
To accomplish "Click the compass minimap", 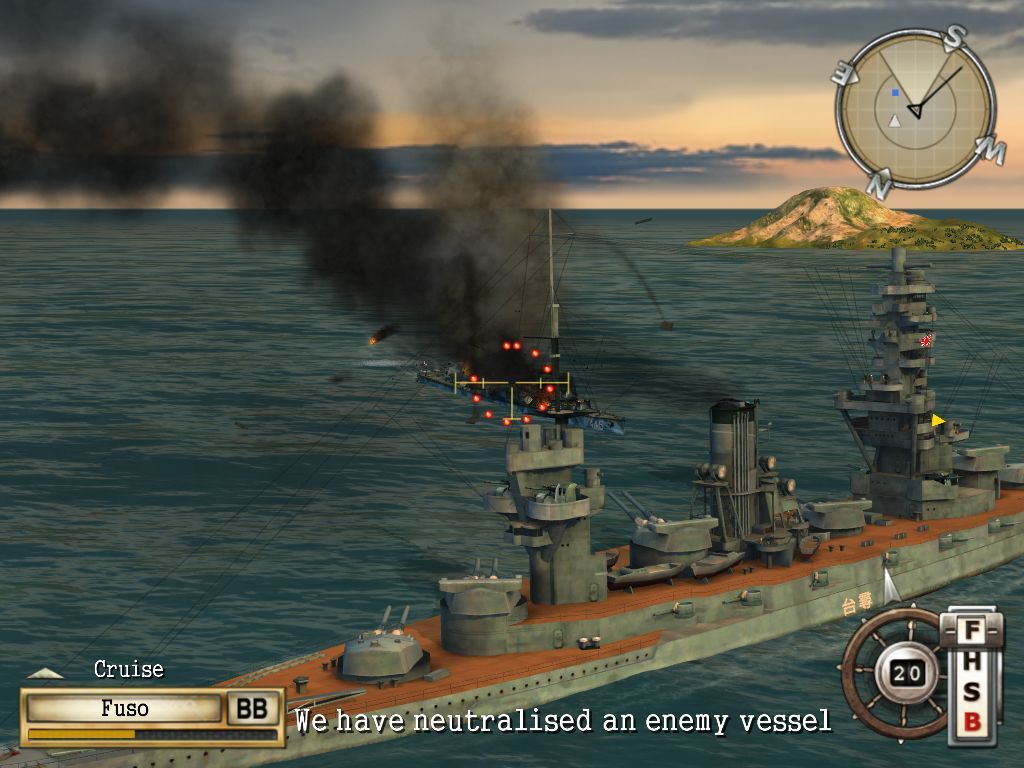I will (x=915, y=108).
